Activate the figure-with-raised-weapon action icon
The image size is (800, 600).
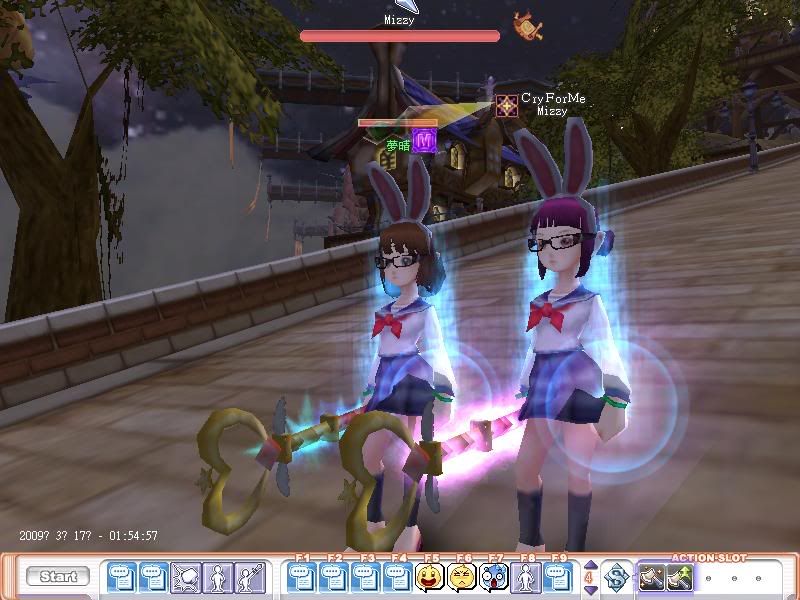click(x=250, y=577)
